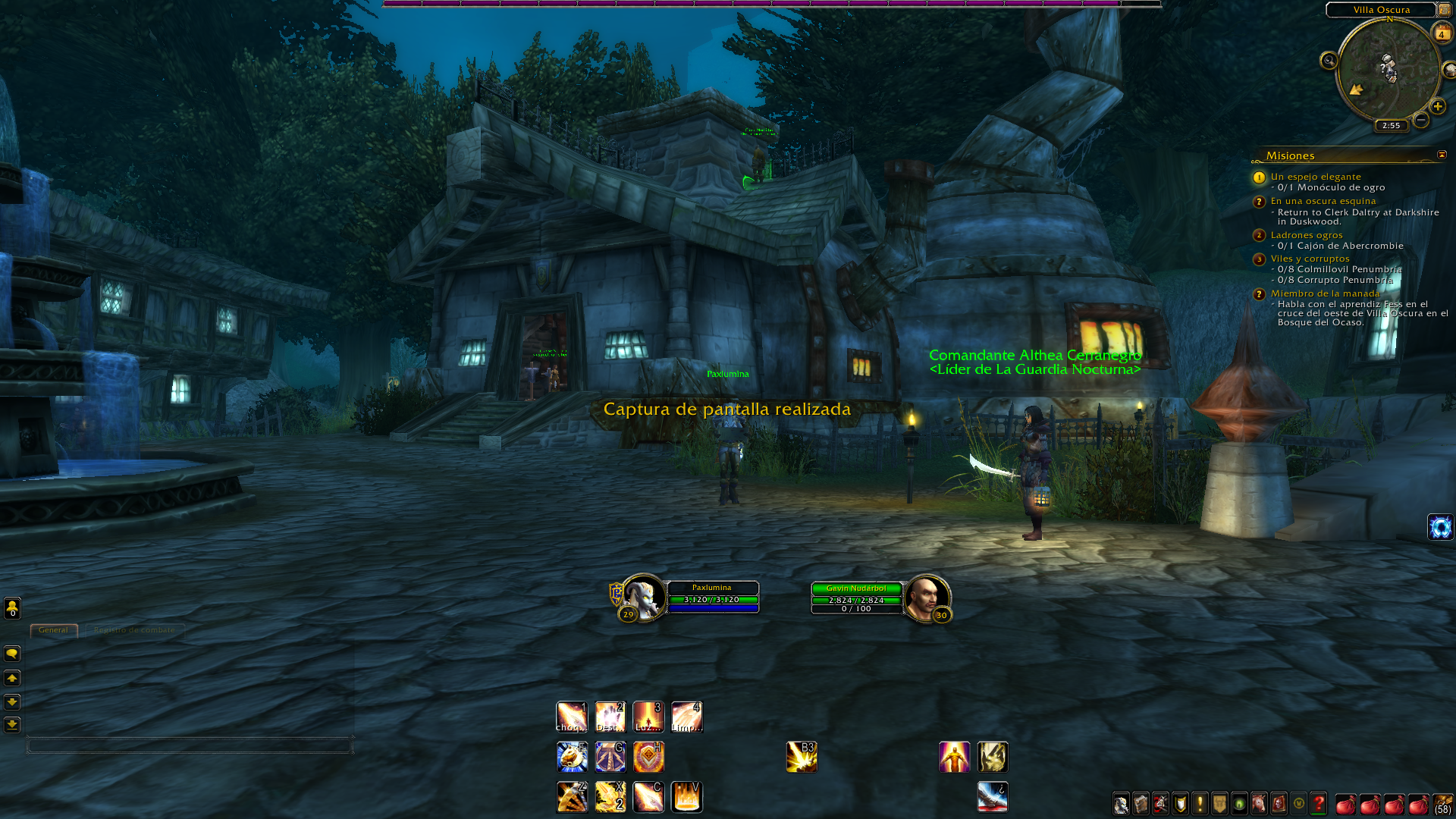Use the white hand ability in slot 2
Viewport: 1456px width, 819px height.
pos(610,717)
